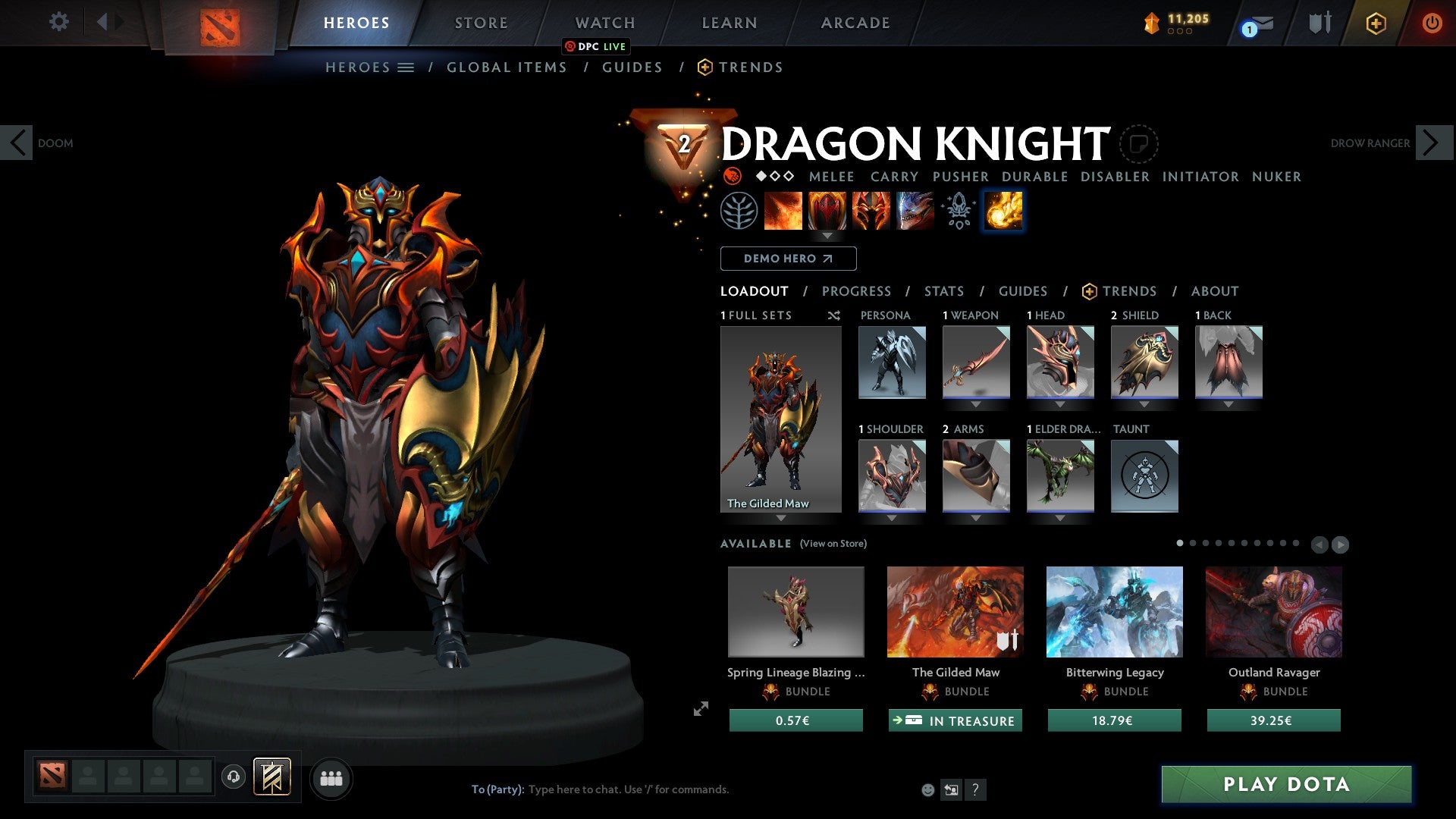The height and width of the screenshot is (819, 1456).
Task: Click the Dota Plus hexagon icon
Action: 1375,23
